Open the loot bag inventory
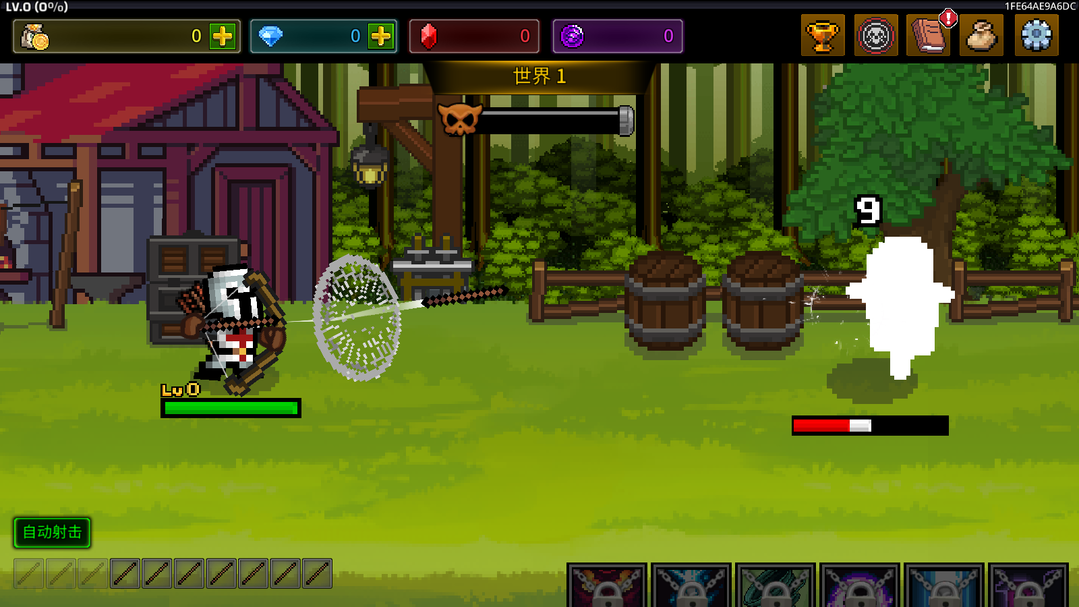1079x607 pixels. [981, 37]
